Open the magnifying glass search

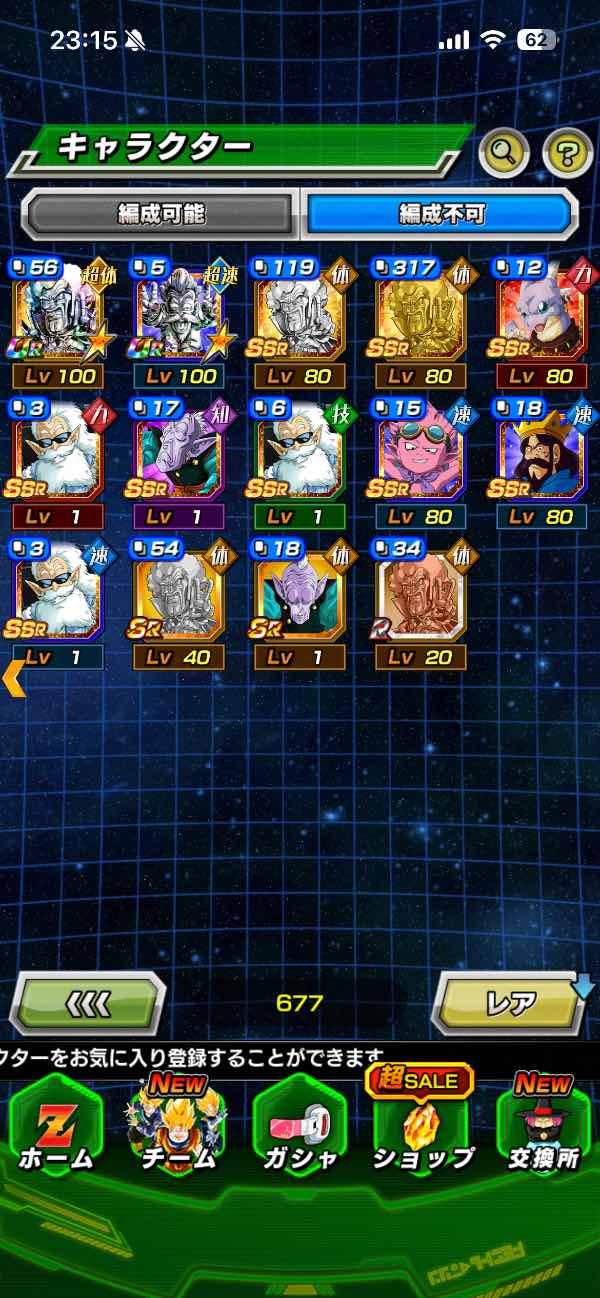click(x=505, y=152)
